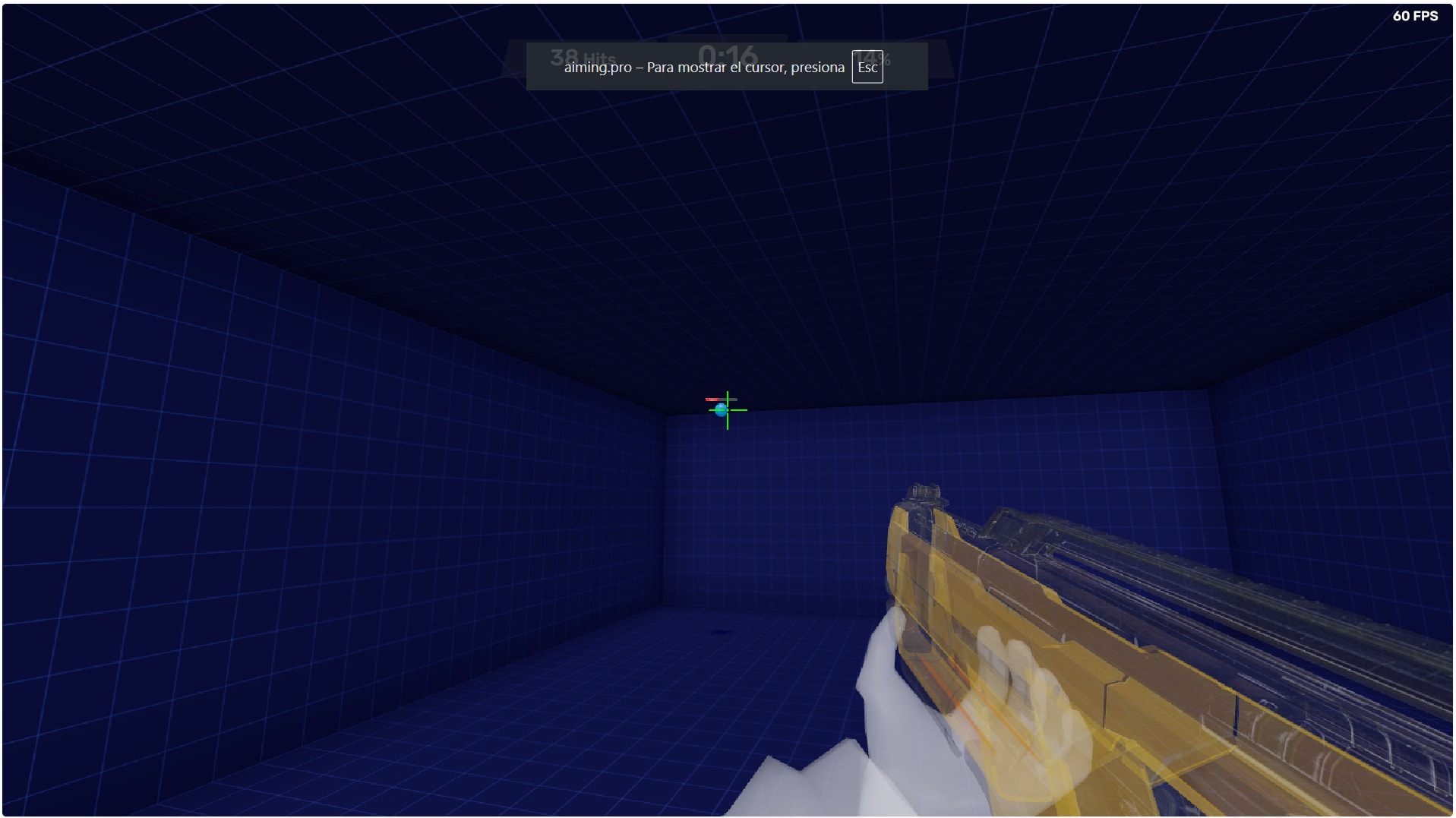Click the target's red health bar
The width and height of the screenshot is (1456, 818).
[x=712, y=399]
